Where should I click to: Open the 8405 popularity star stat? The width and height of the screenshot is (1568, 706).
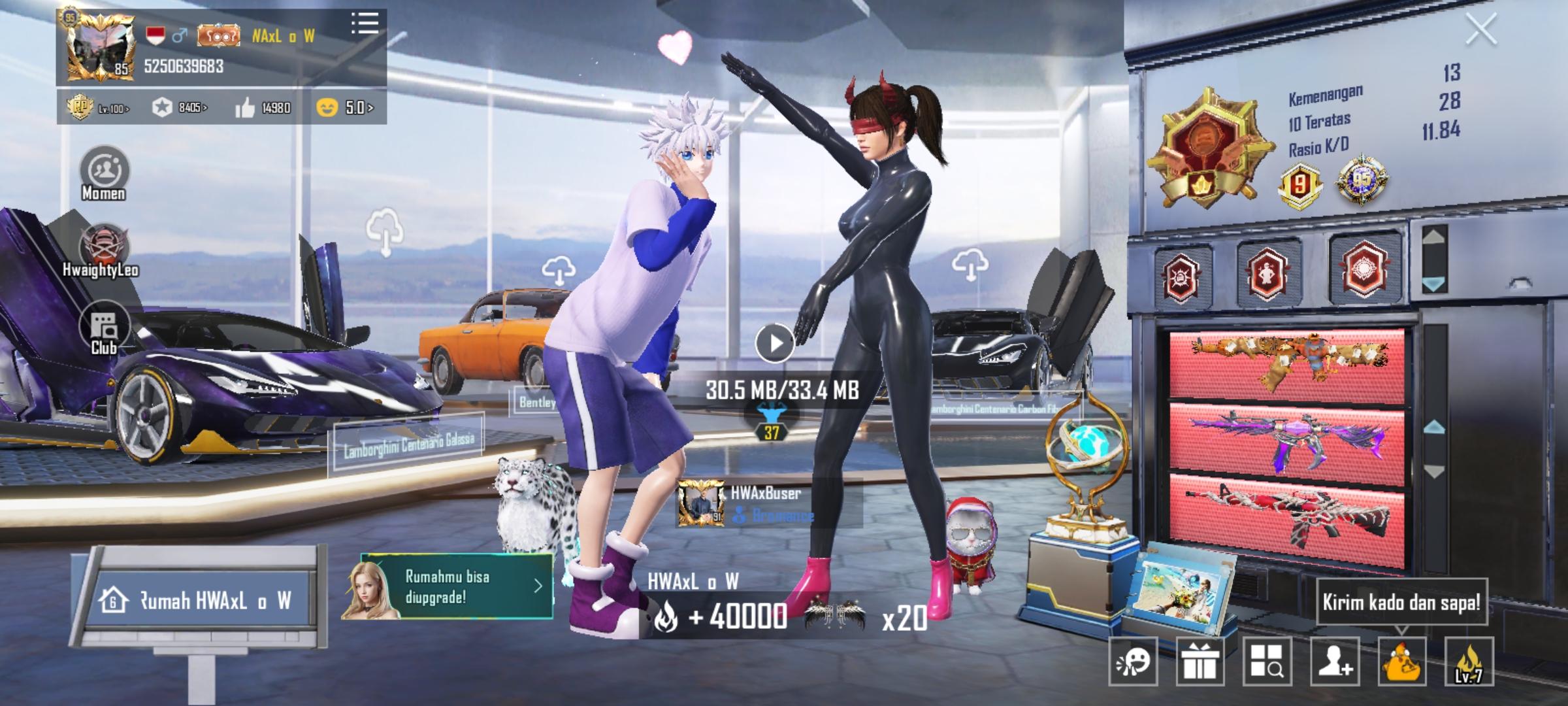[179, 107]
